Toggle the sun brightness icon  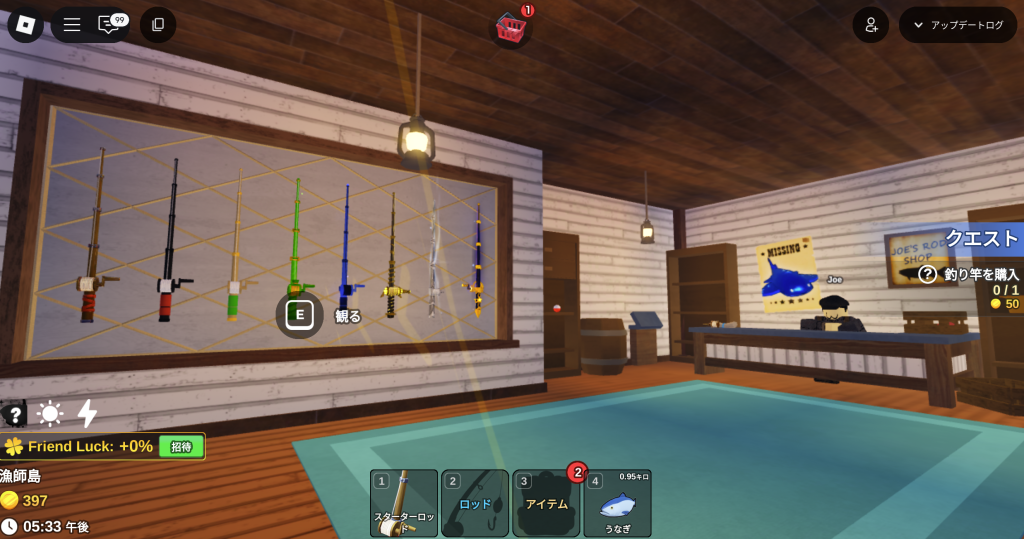point(50,414)
